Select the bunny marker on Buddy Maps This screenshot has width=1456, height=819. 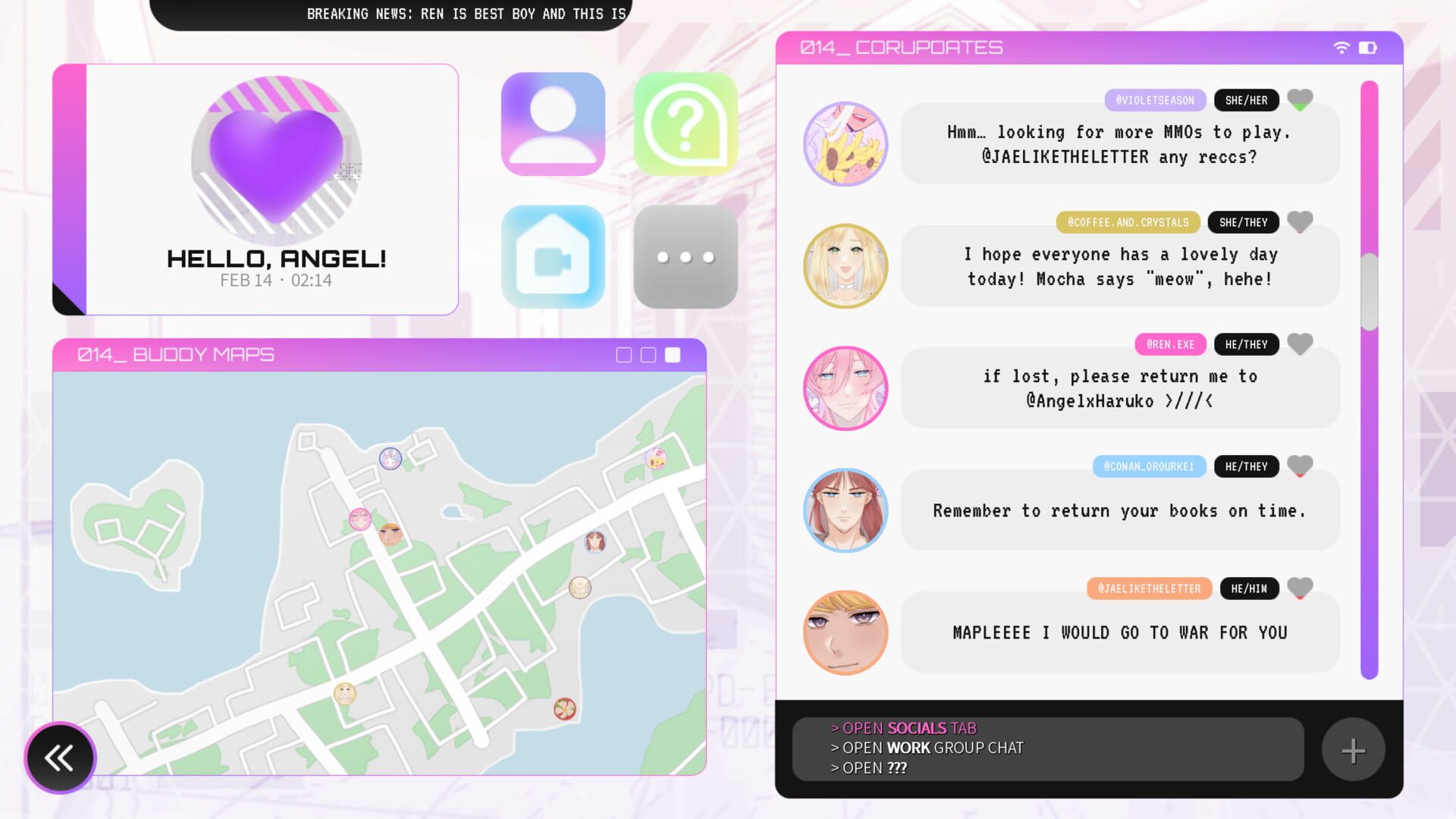tap(390, 460)
